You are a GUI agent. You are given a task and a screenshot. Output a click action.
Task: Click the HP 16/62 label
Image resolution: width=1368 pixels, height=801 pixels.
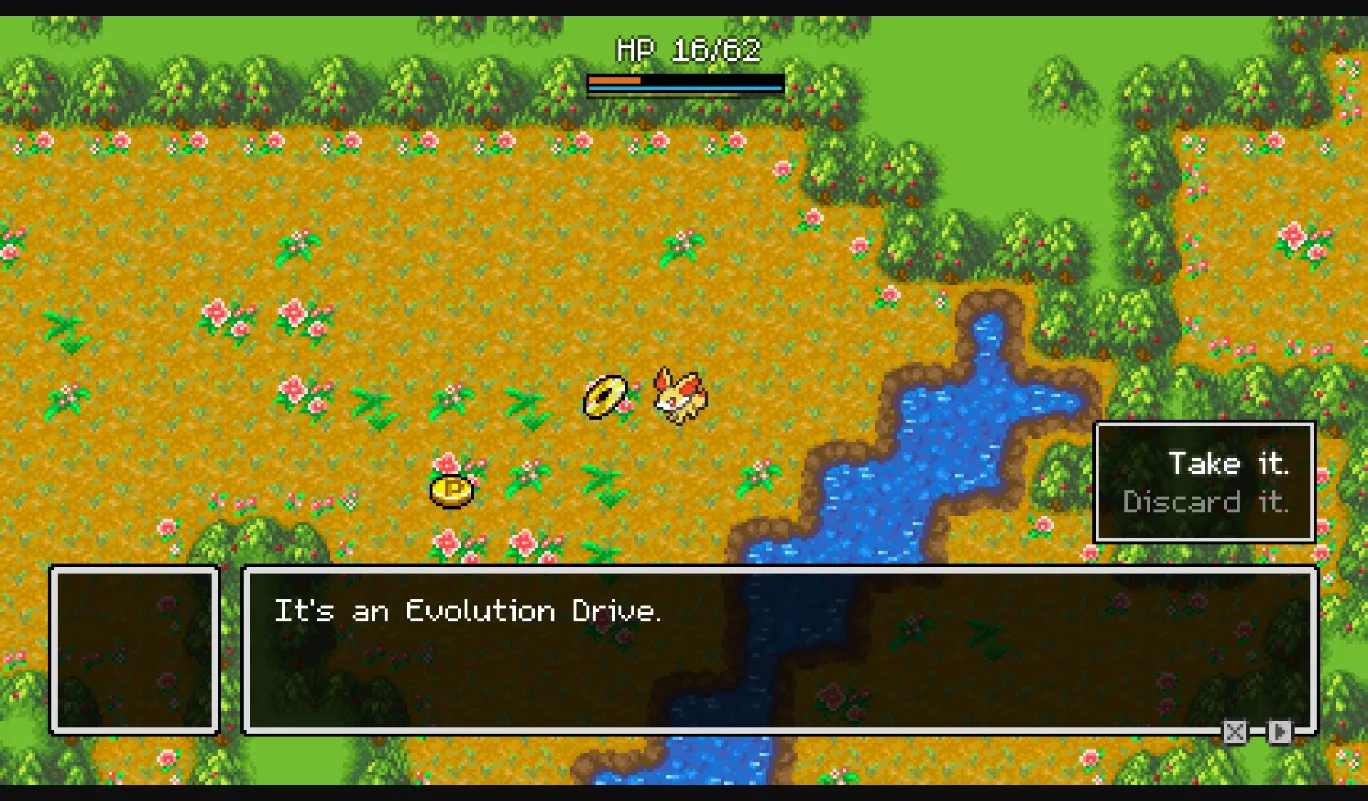click(686, 48)
